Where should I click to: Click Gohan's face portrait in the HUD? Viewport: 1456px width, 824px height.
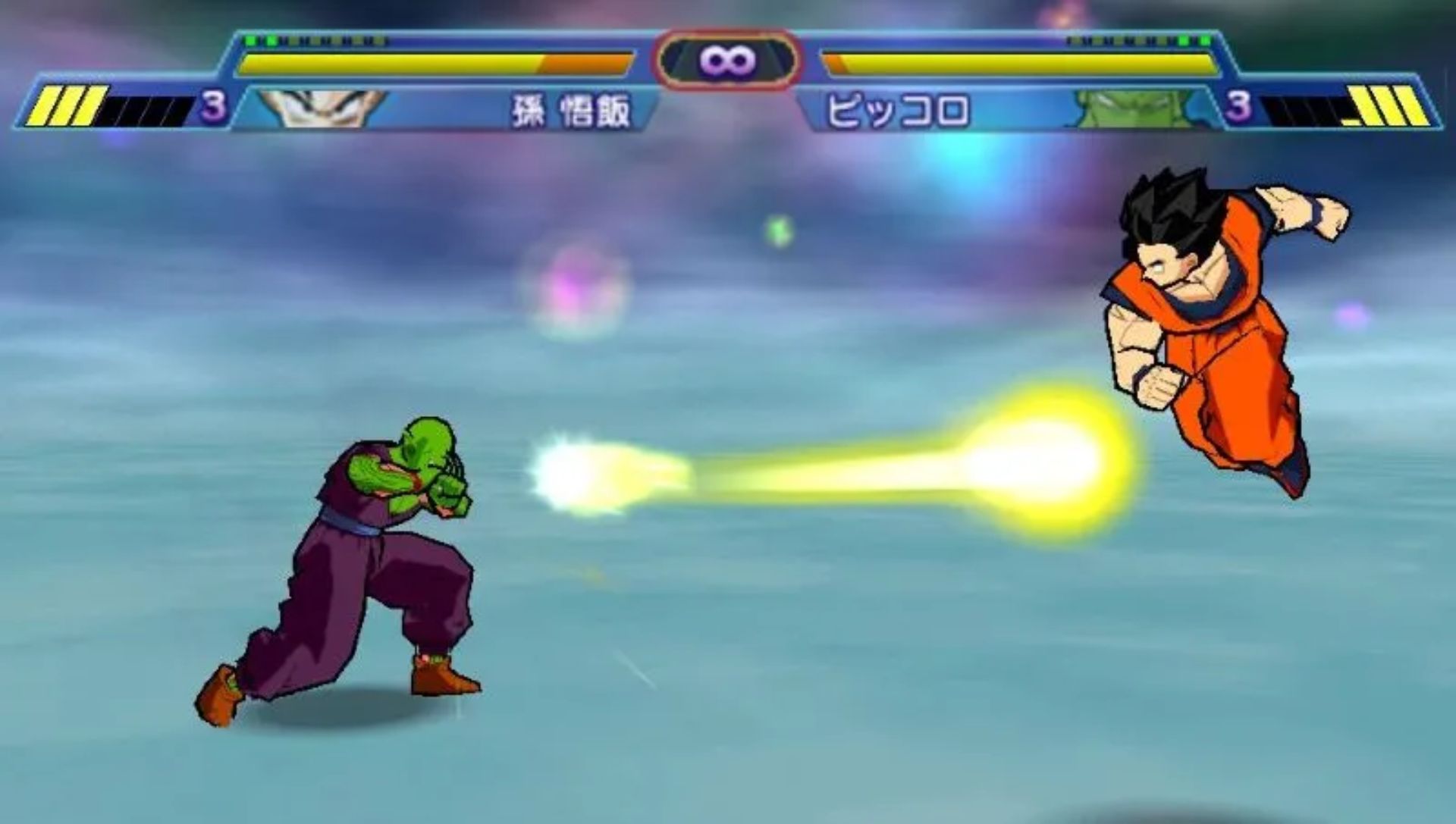(321, 108)
